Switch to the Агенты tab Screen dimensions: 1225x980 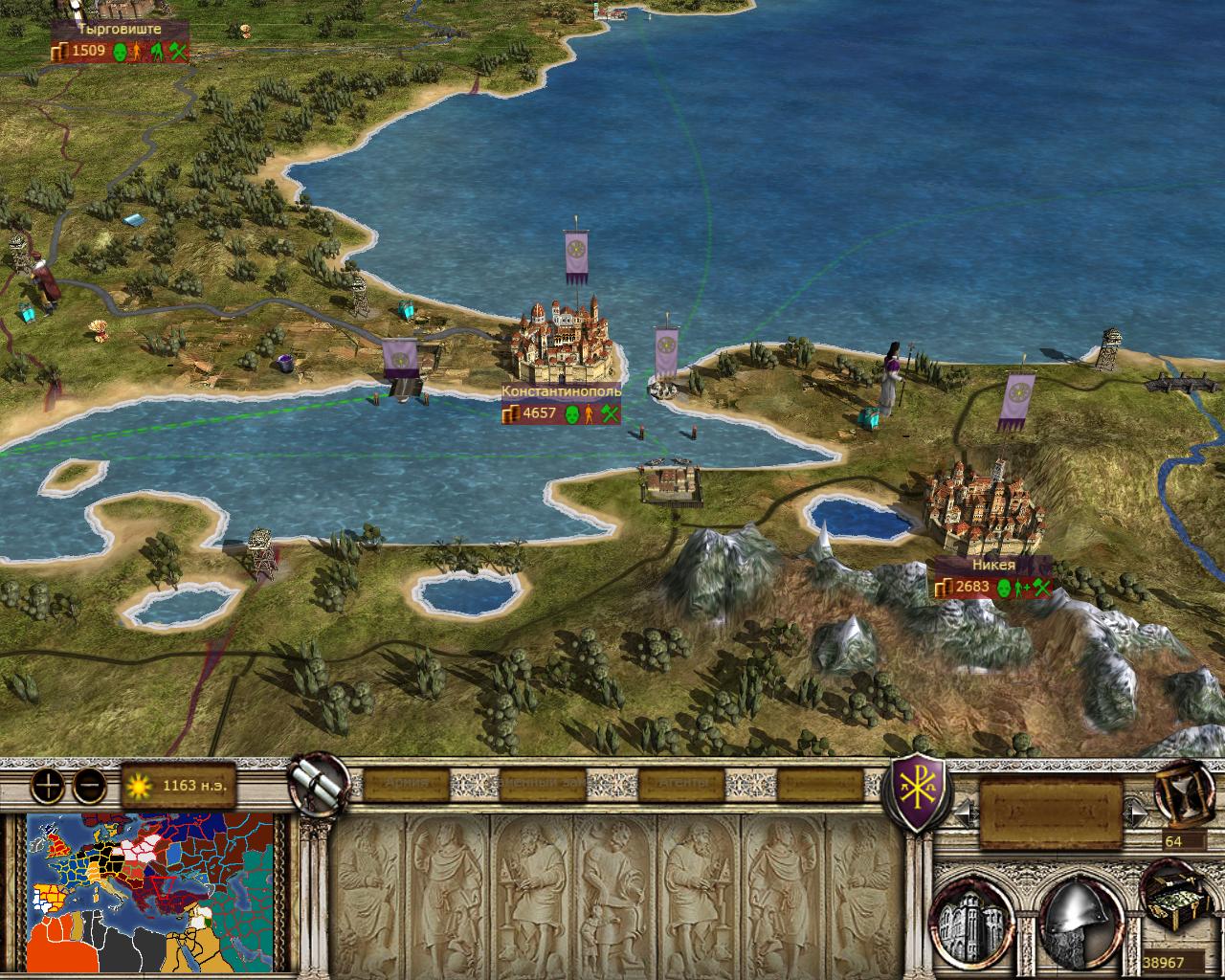(x=683, y=783)
